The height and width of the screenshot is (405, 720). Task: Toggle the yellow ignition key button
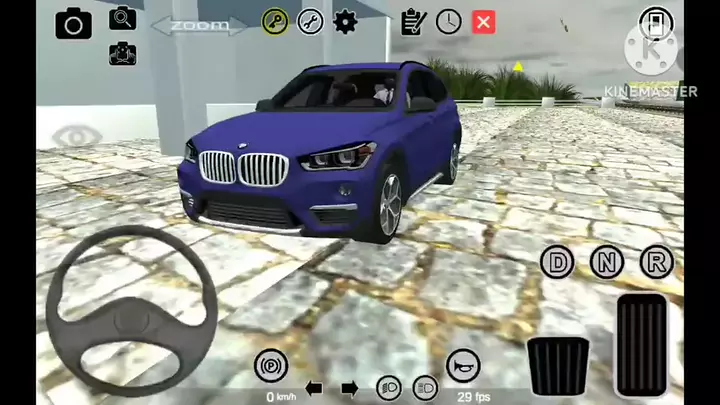click(x=275, y=21)
